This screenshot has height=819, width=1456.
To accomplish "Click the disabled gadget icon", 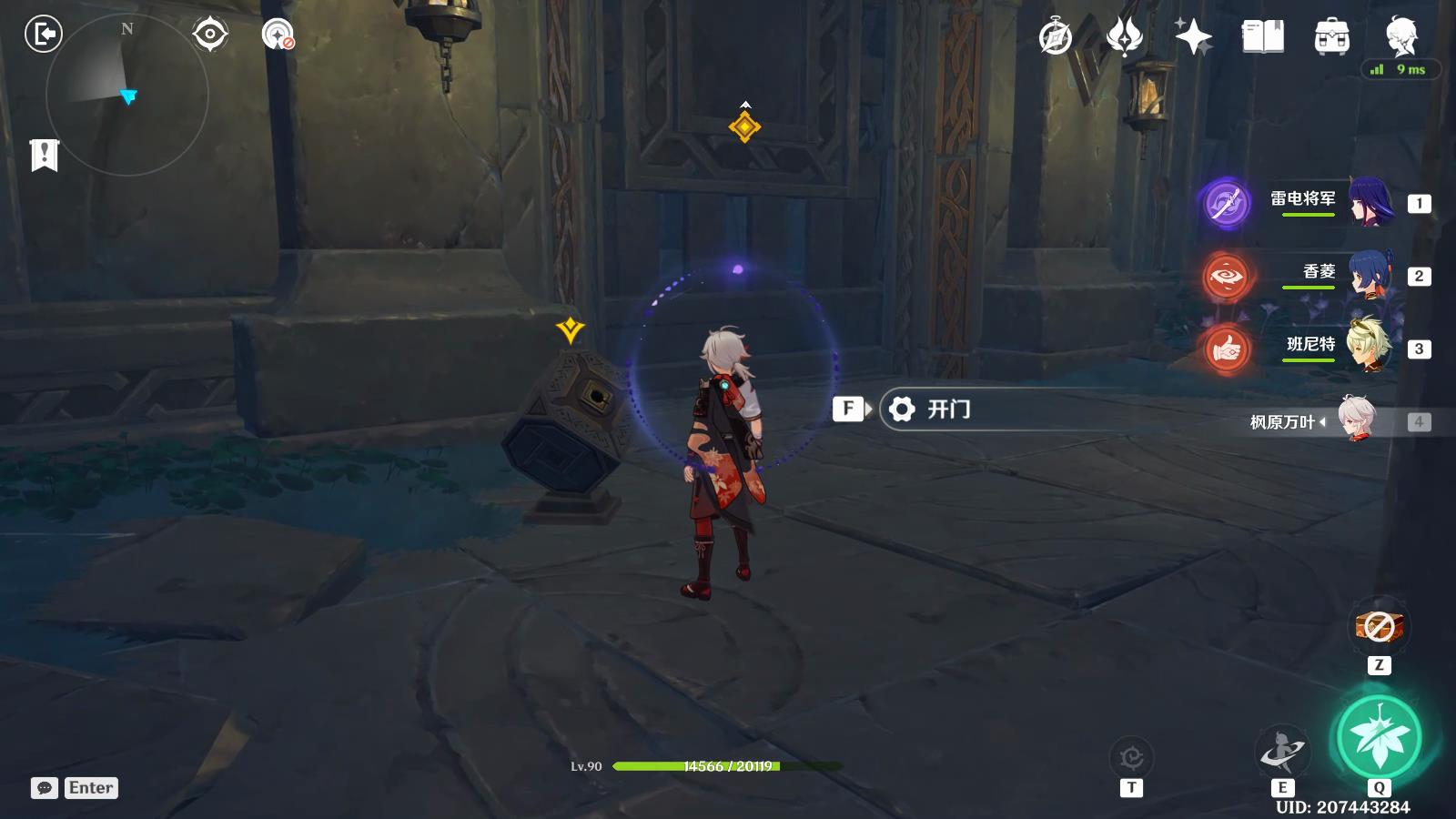I will [1379, 626].
